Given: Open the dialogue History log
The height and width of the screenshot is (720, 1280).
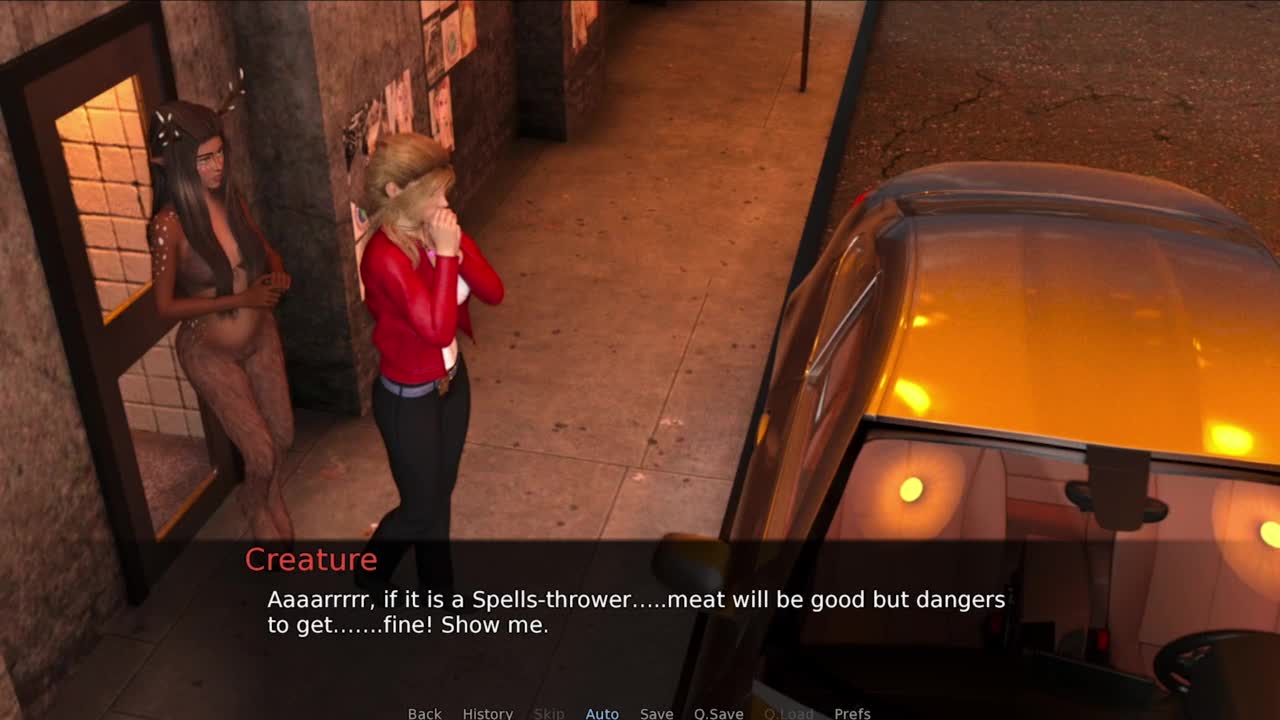Looking at the screenshot, I should coord(487,713).
